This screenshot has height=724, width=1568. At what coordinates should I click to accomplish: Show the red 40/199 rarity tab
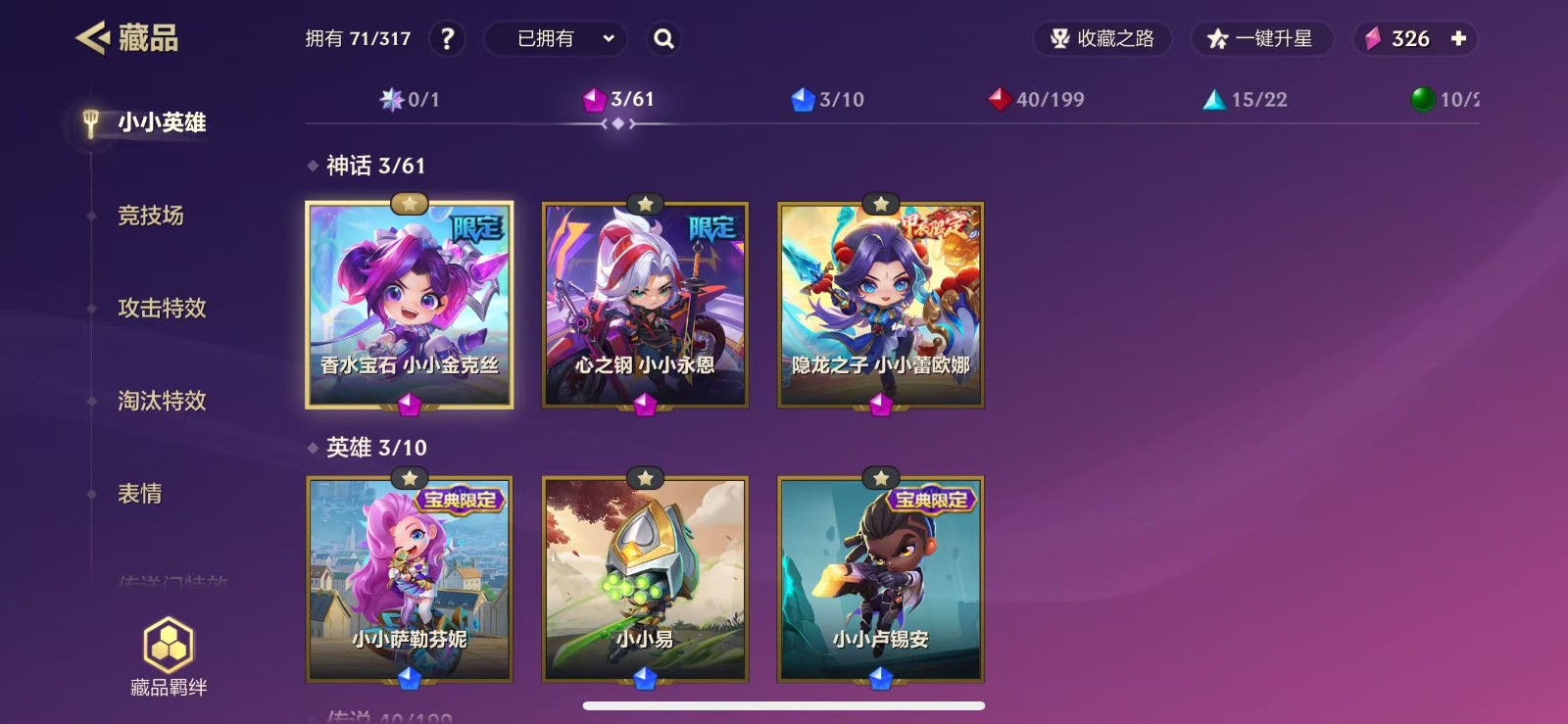pos(1037,99)
